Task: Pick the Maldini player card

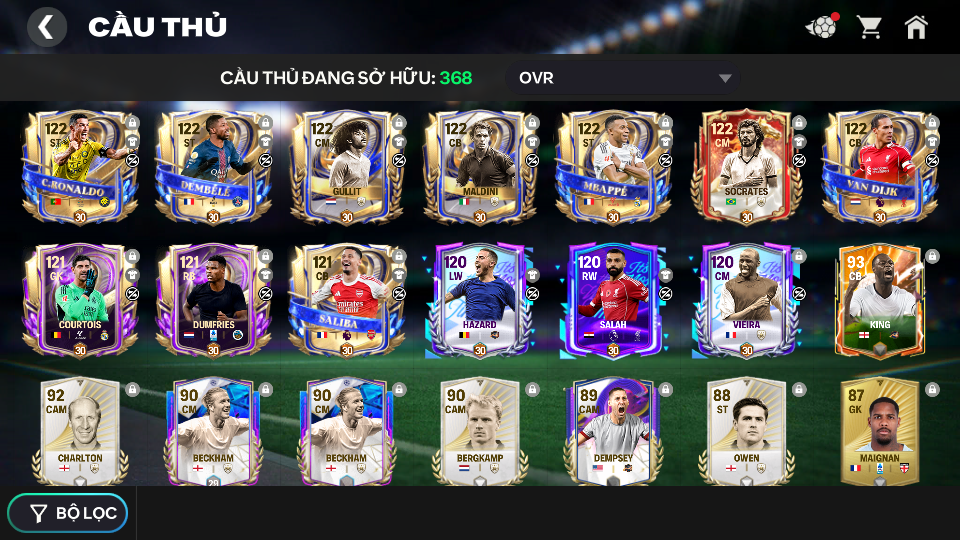Action: point(480,167)
